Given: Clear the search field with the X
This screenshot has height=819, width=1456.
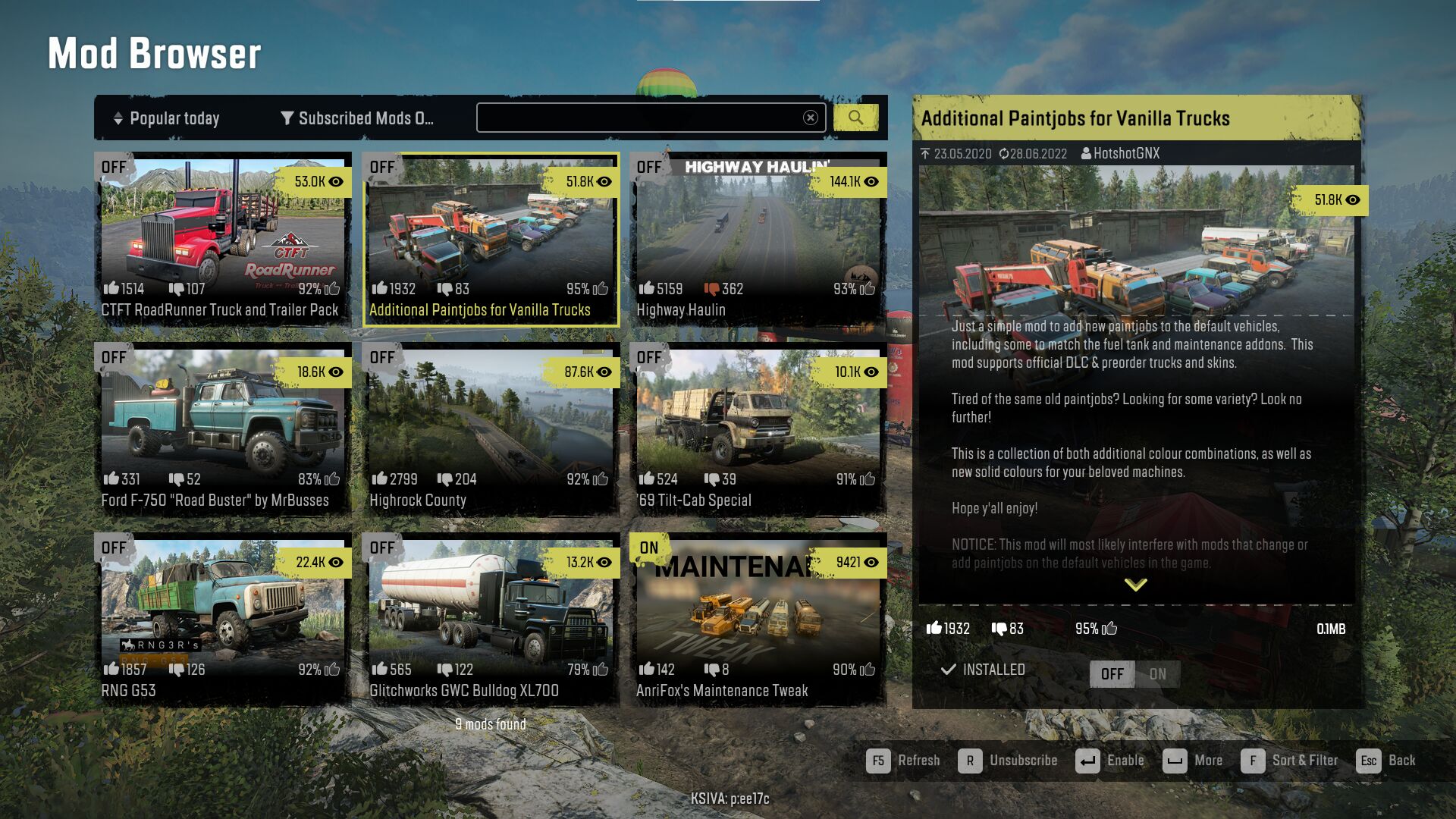Looking at the screenshot, I should coord(811,118).
